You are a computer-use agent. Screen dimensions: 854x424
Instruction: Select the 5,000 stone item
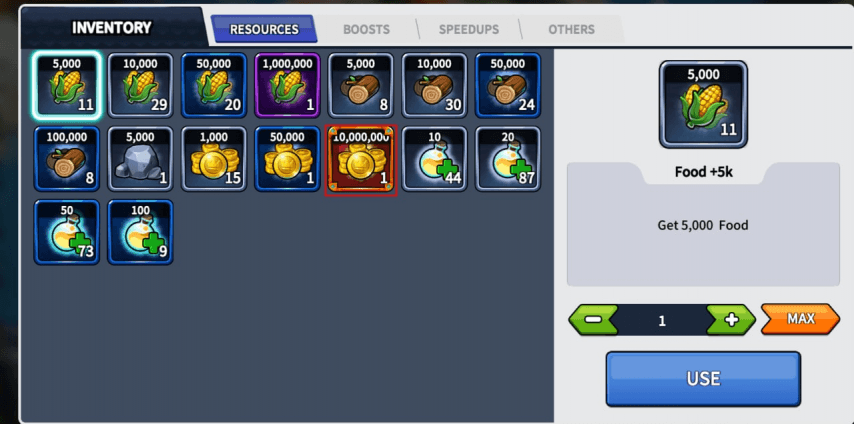click(140, 158)
